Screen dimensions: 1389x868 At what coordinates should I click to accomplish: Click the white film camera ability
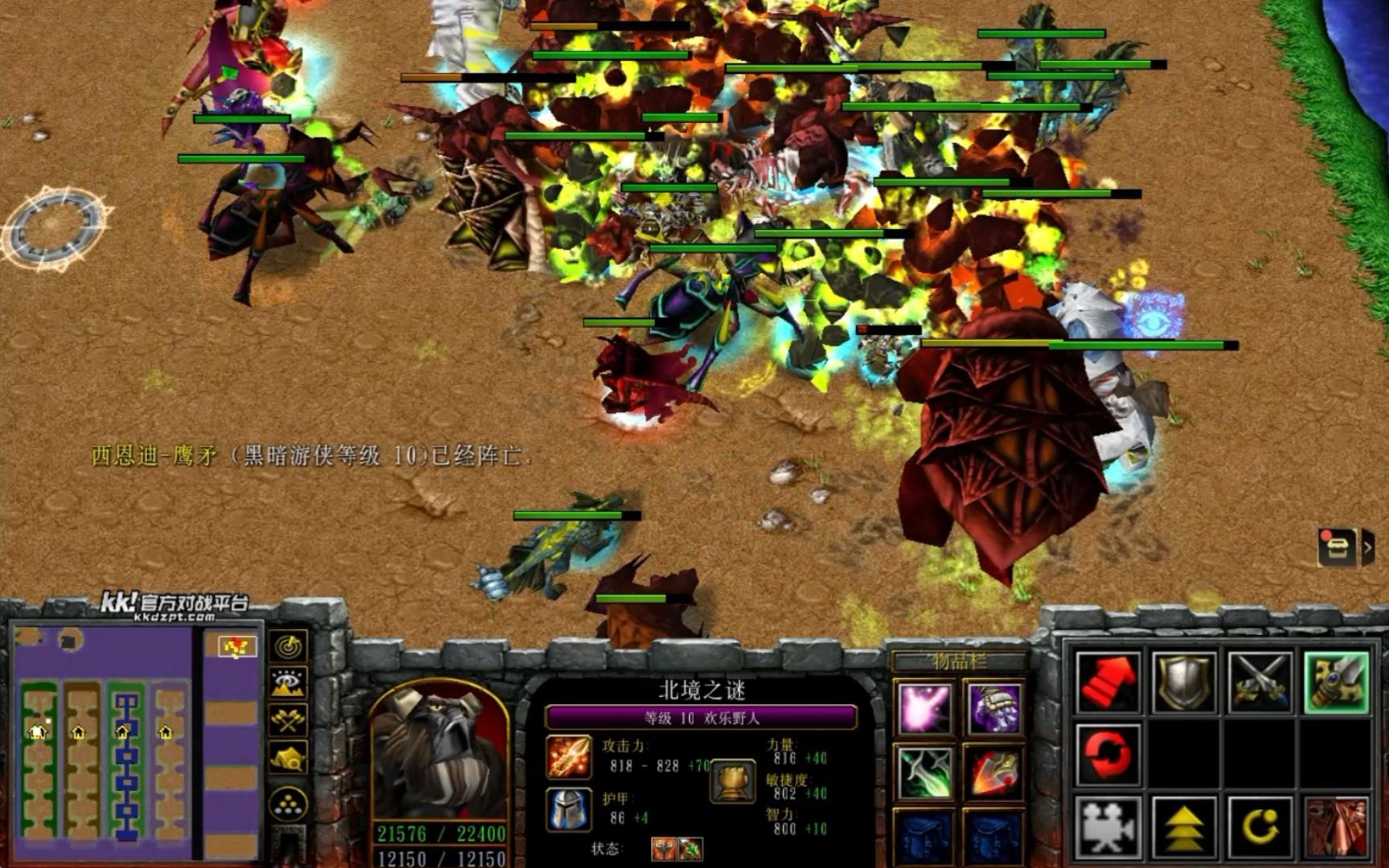click(x=1108, y=826)
